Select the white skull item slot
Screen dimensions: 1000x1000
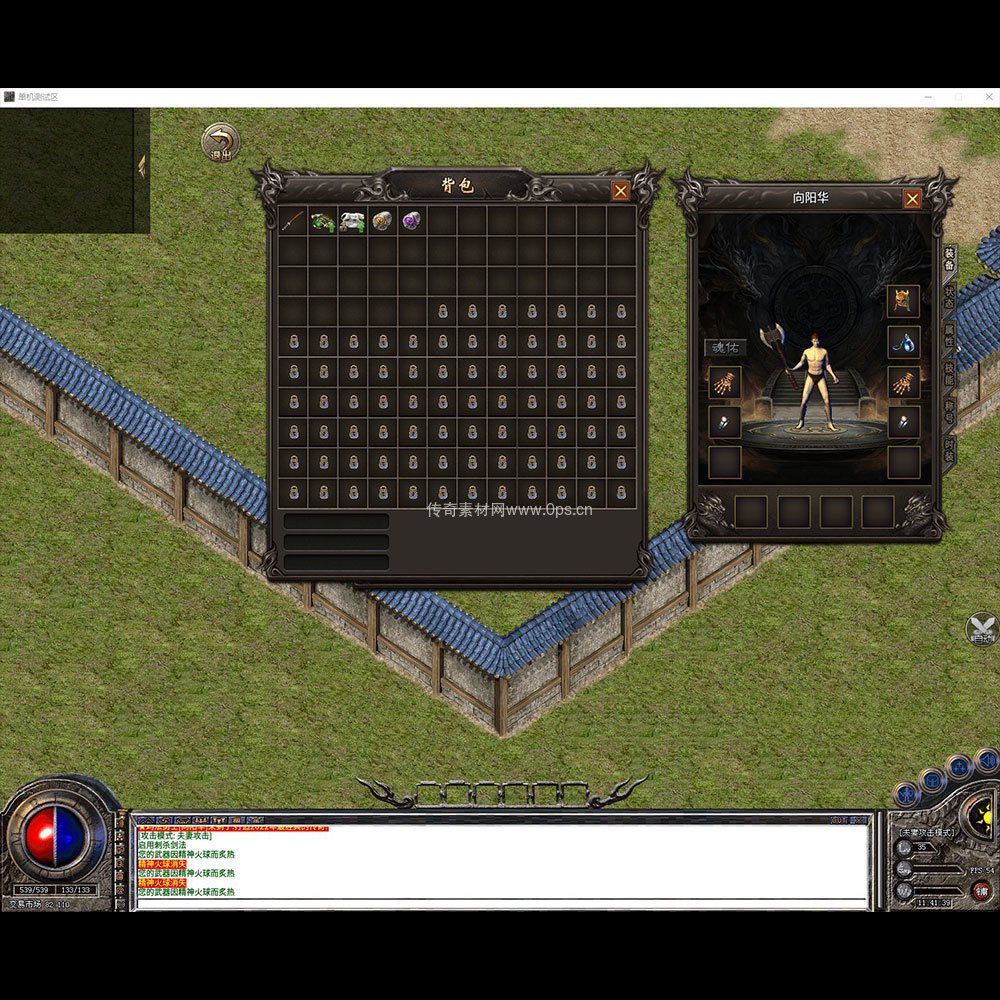click(352, 220)
